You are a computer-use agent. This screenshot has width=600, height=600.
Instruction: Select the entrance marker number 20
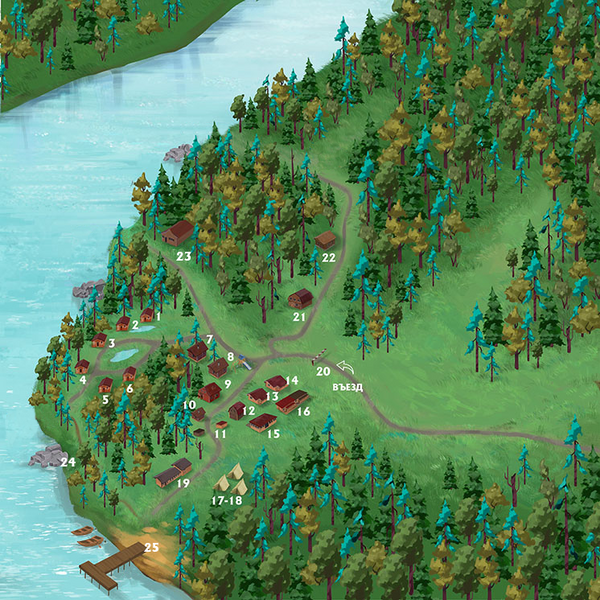click(323, 371)
